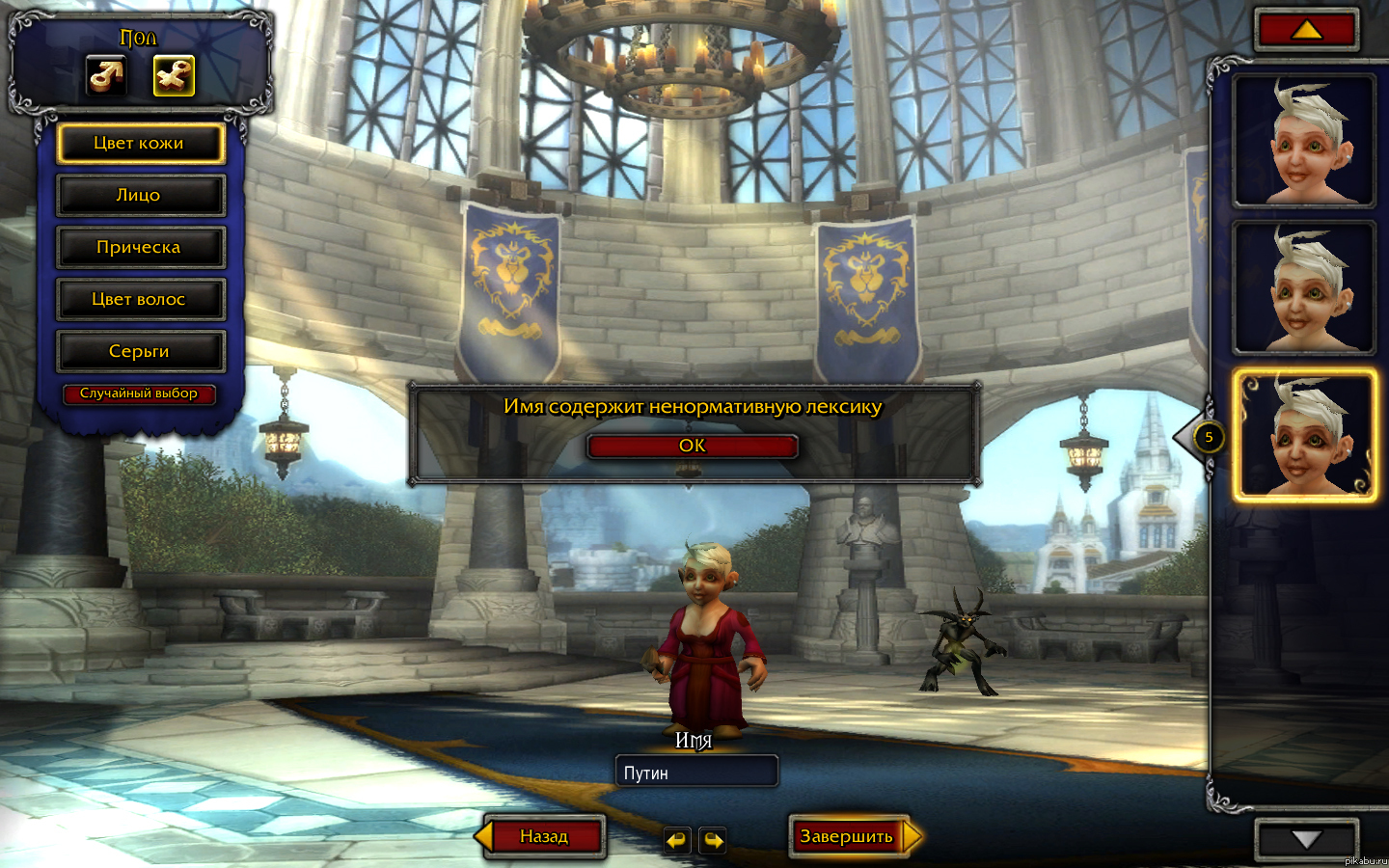Rotate character right with arrow button
1389x868 pixels.
713,840
